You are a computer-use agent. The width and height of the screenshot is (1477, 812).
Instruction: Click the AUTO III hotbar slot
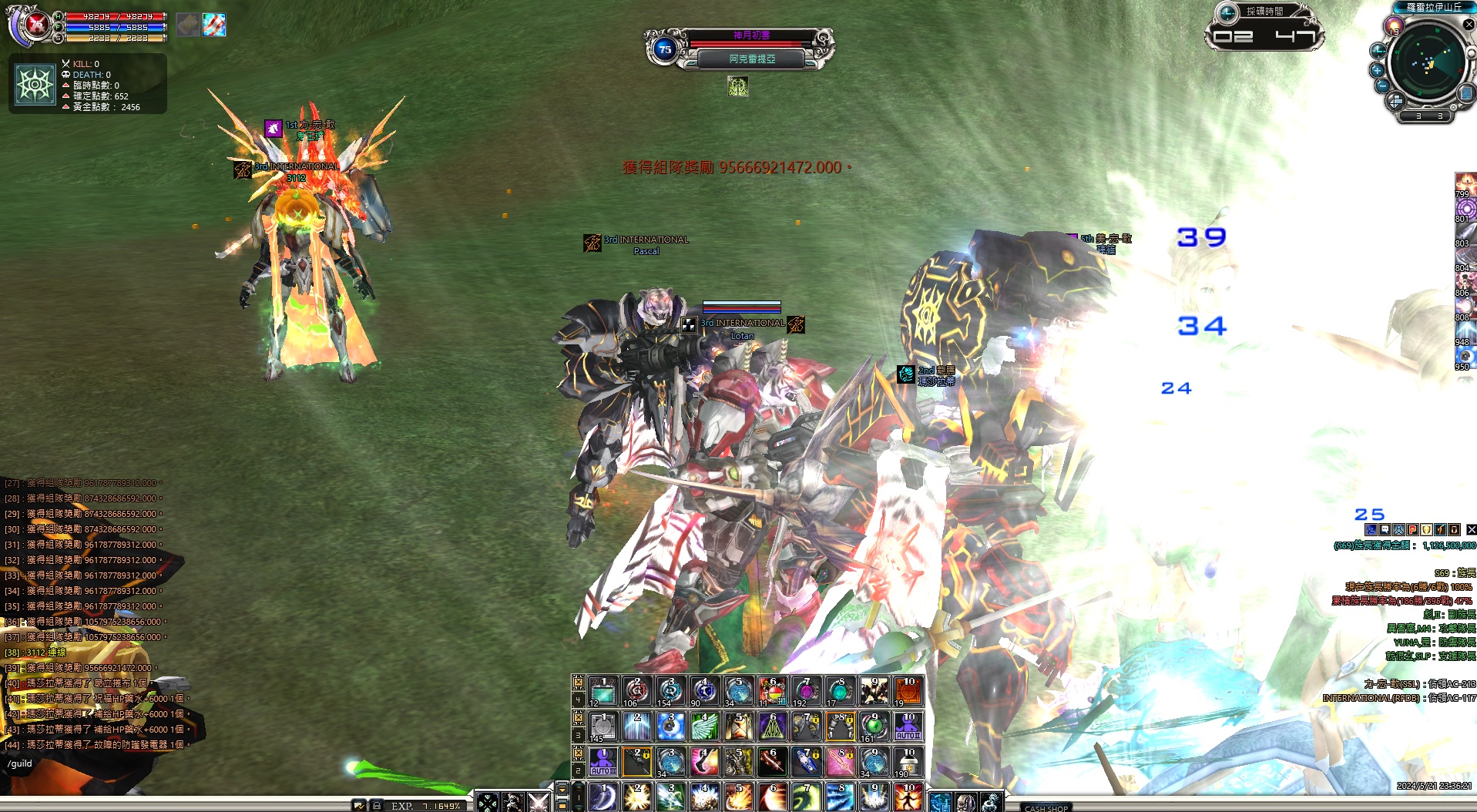tap(603, 762)
